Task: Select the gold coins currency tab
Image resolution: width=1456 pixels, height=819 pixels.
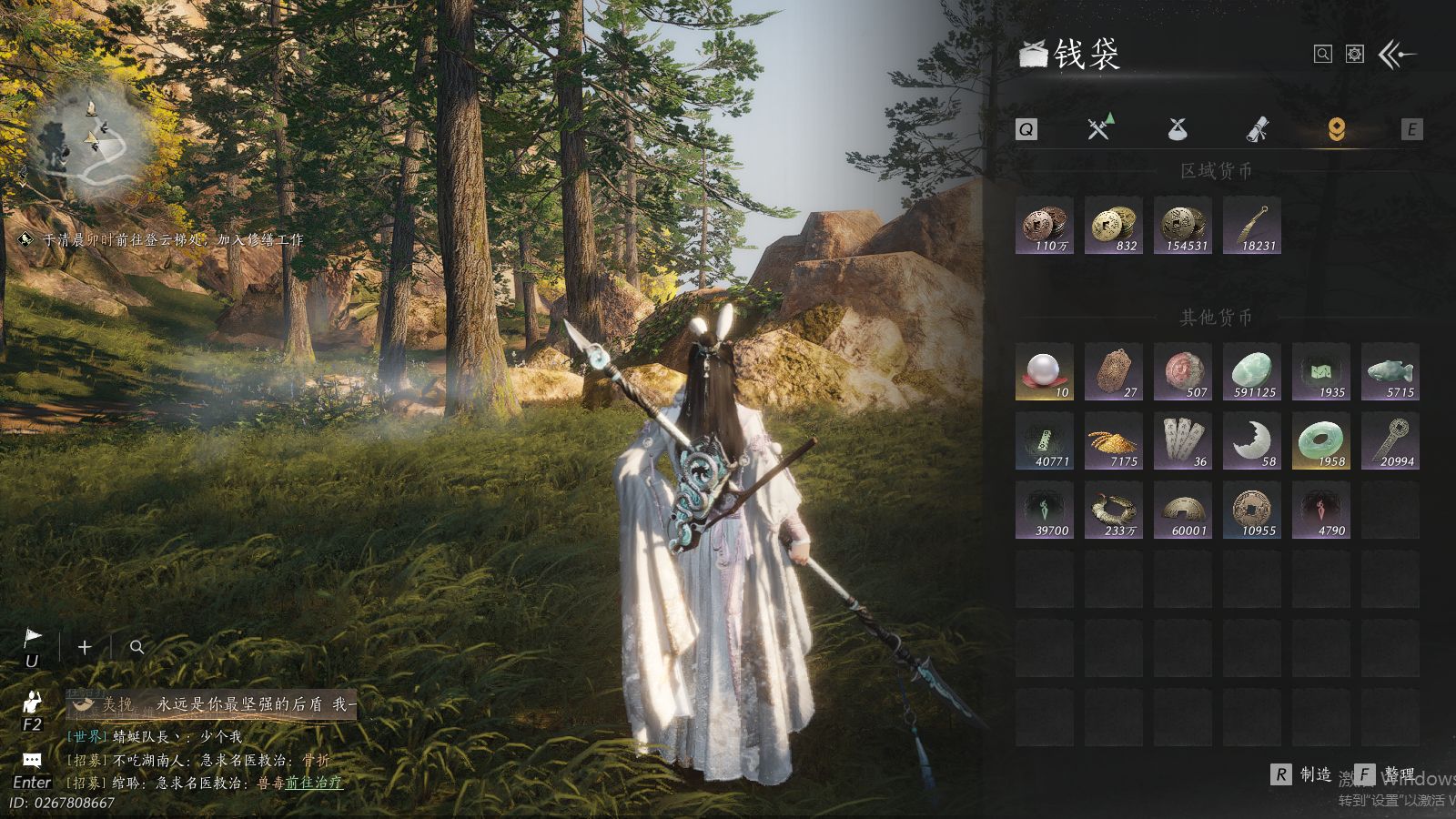Action: 1336,129
